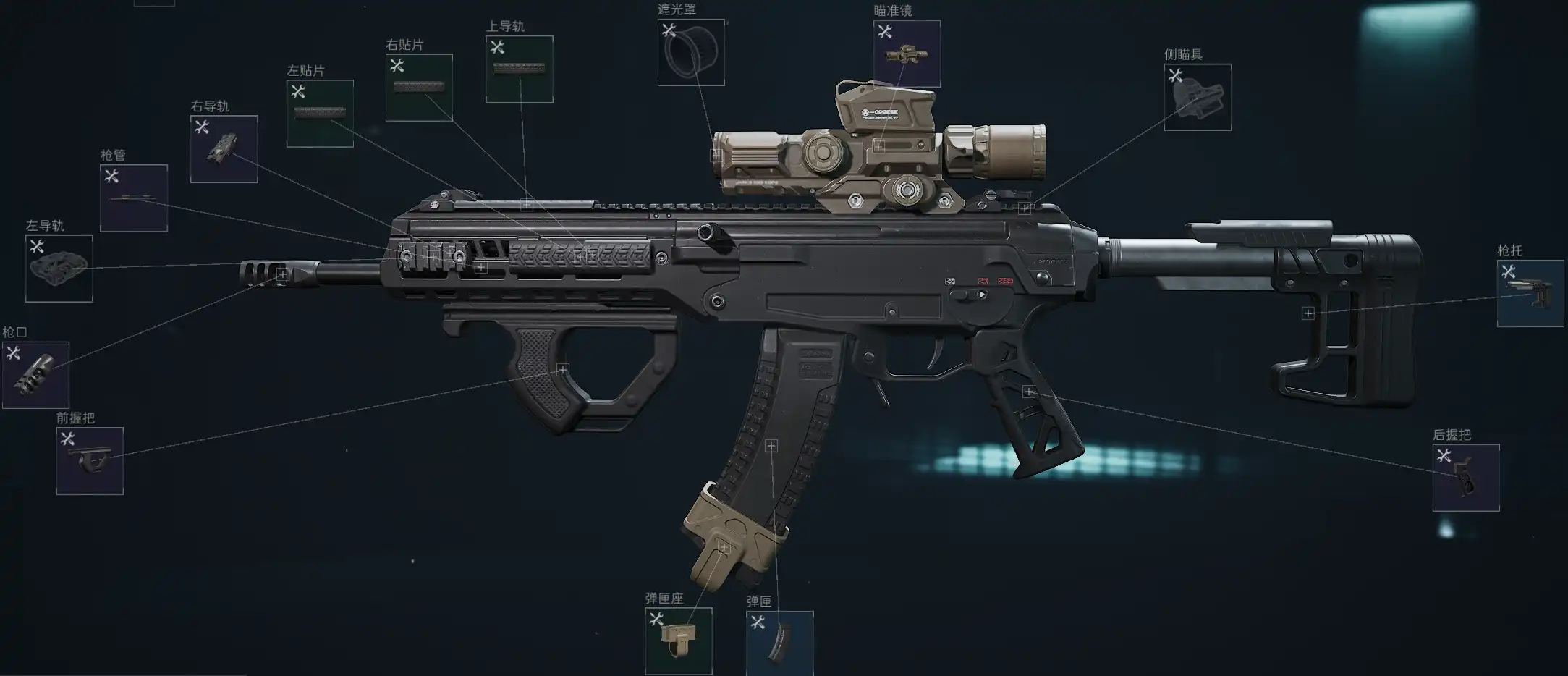Open the 上导轨 top rail slot

coord(520,69)
